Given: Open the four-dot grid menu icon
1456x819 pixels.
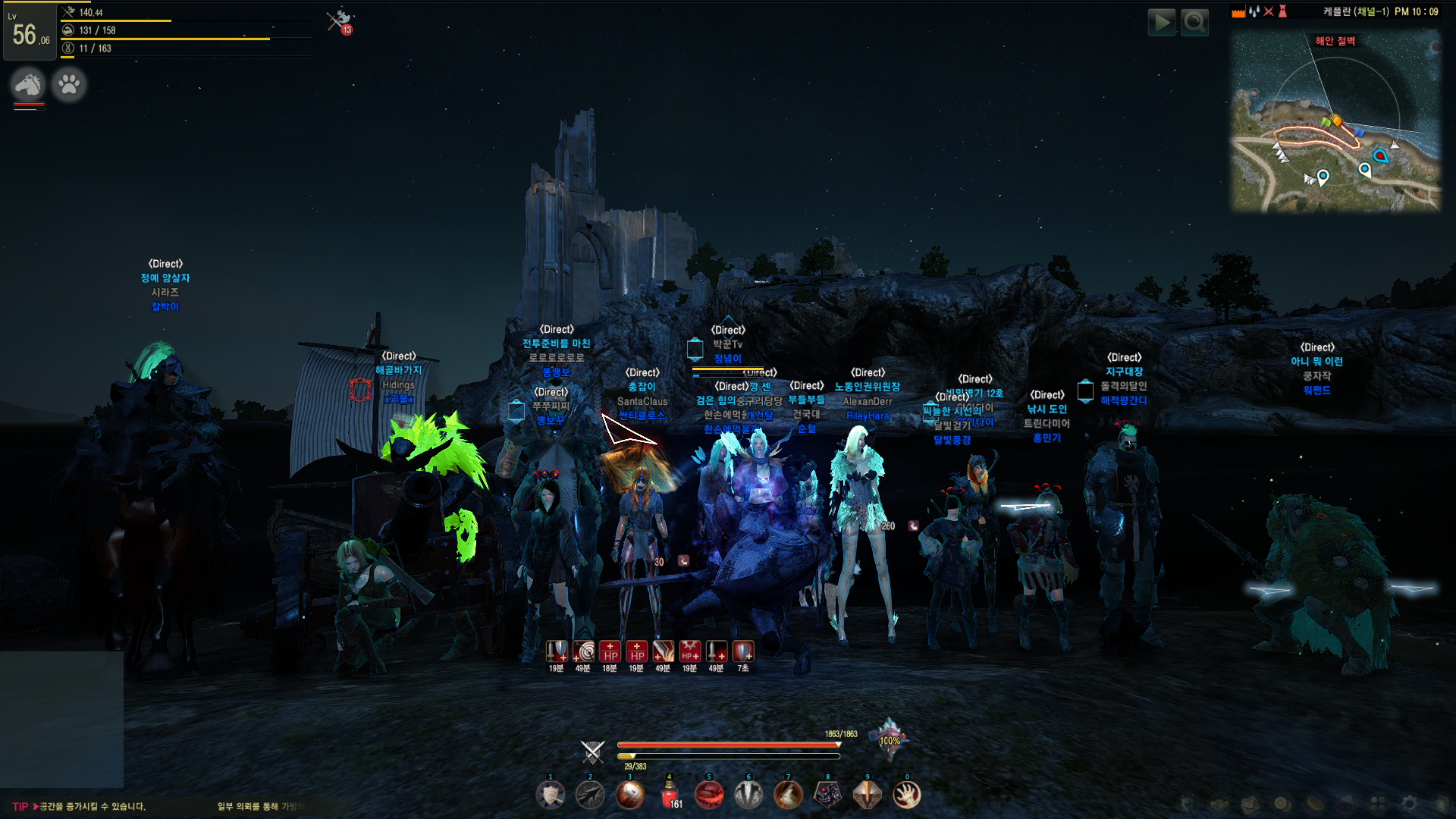Looking at the screenshot, I should pos(1378,803).
